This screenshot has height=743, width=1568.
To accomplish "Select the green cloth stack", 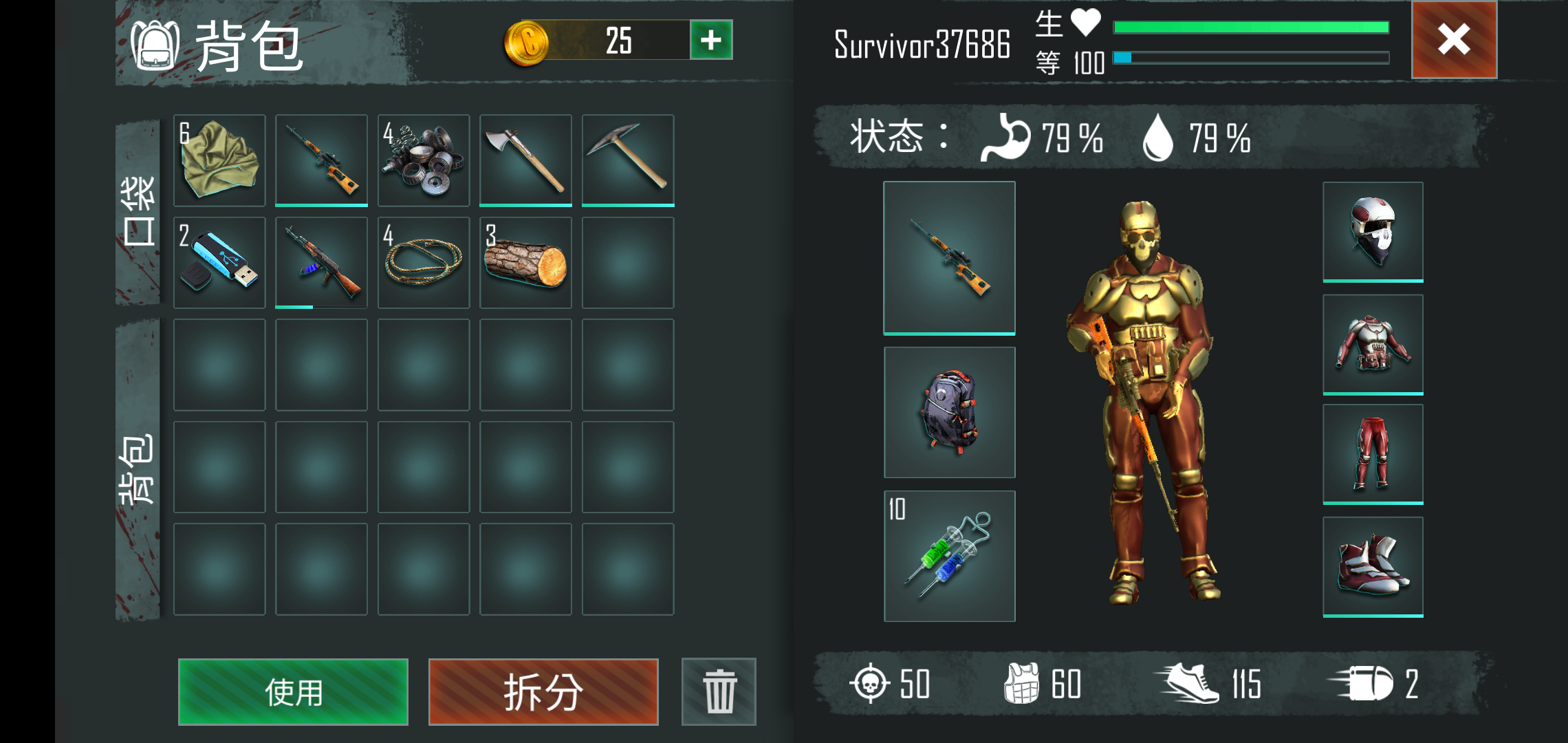I will click(x=219, y=160).
